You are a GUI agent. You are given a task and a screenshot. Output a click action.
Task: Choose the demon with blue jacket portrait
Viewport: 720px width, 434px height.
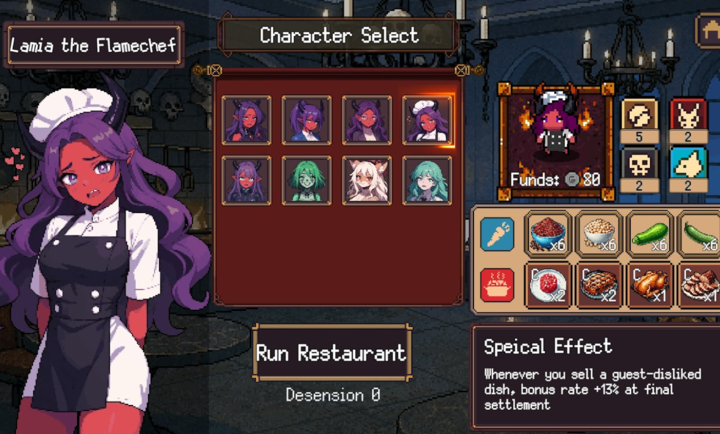[307, 121]
